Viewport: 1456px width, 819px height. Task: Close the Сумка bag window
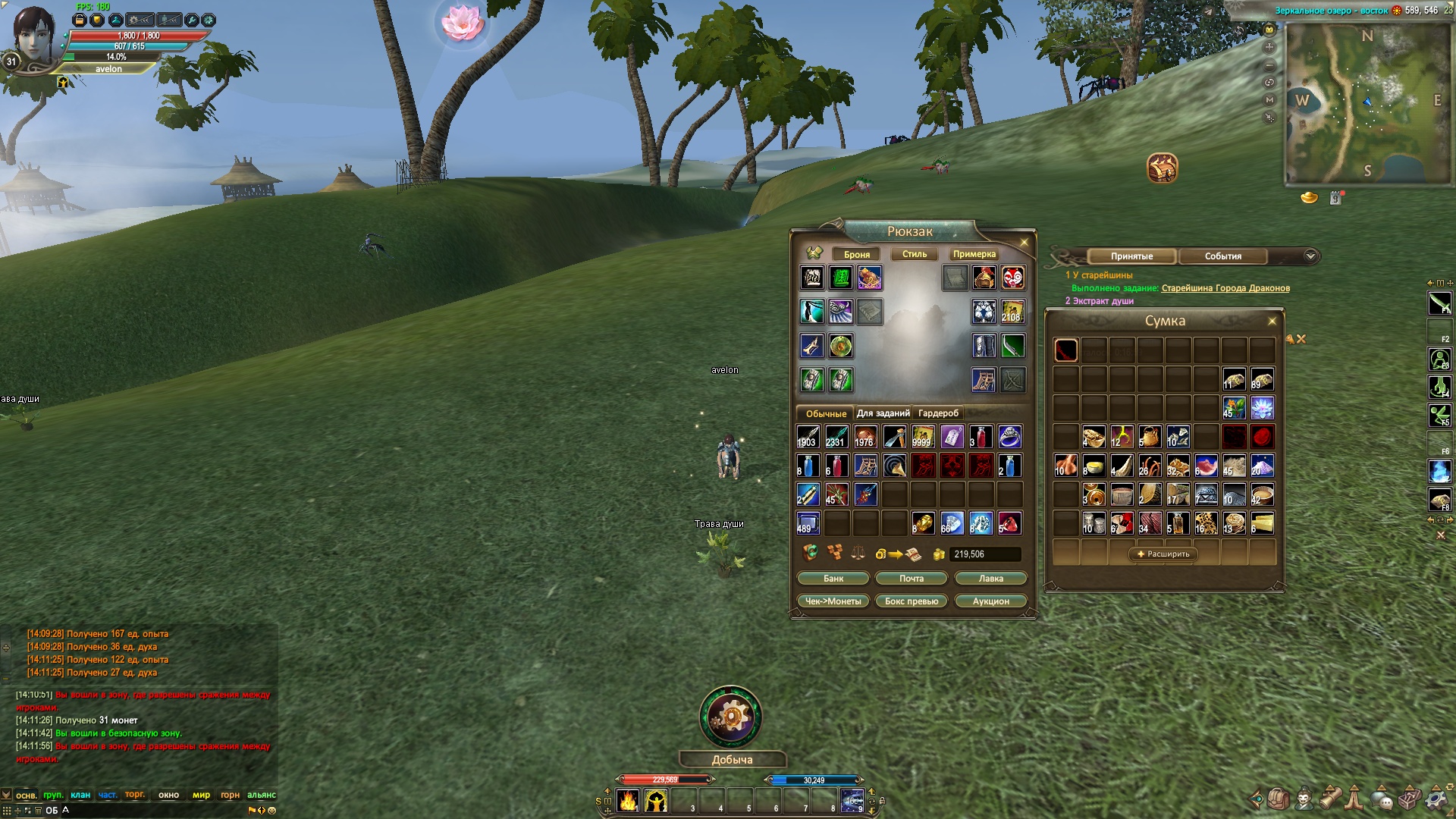pyautogui.click(x=1272, y=322)
